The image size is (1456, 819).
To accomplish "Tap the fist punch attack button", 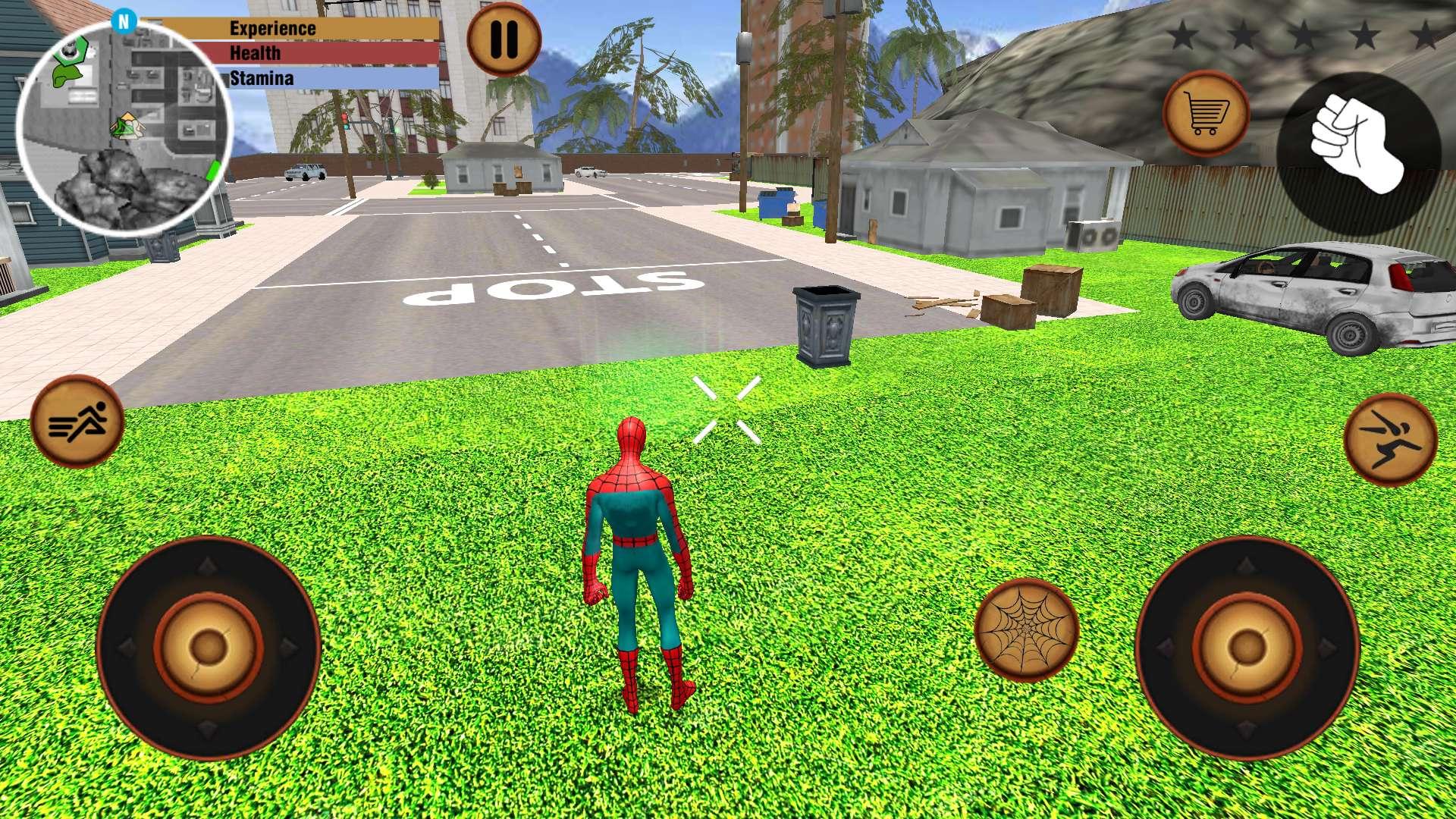I will coord(1358,152).
